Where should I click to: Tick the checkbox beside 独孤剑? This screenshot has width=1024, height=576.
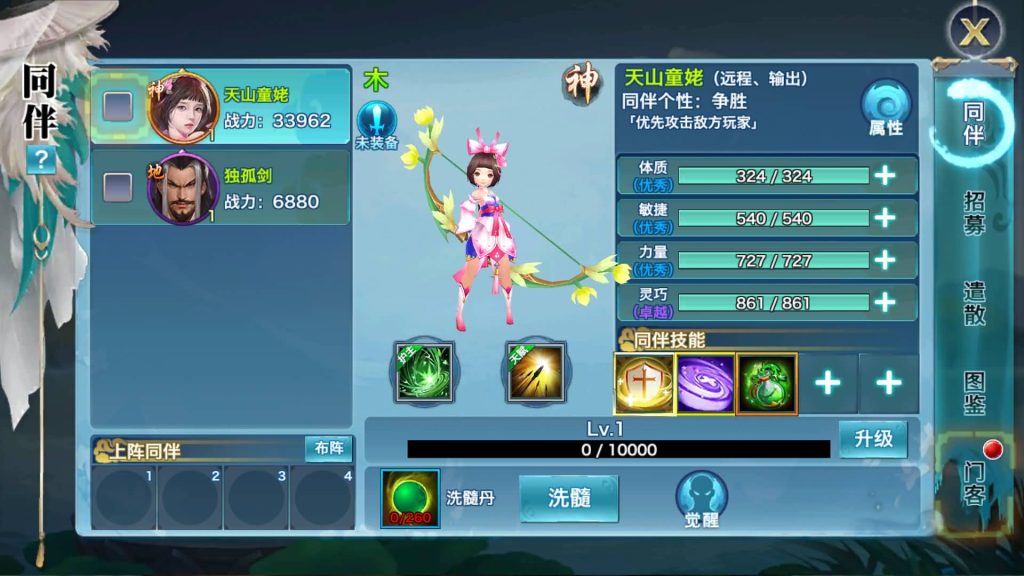(x=118, y=186)
